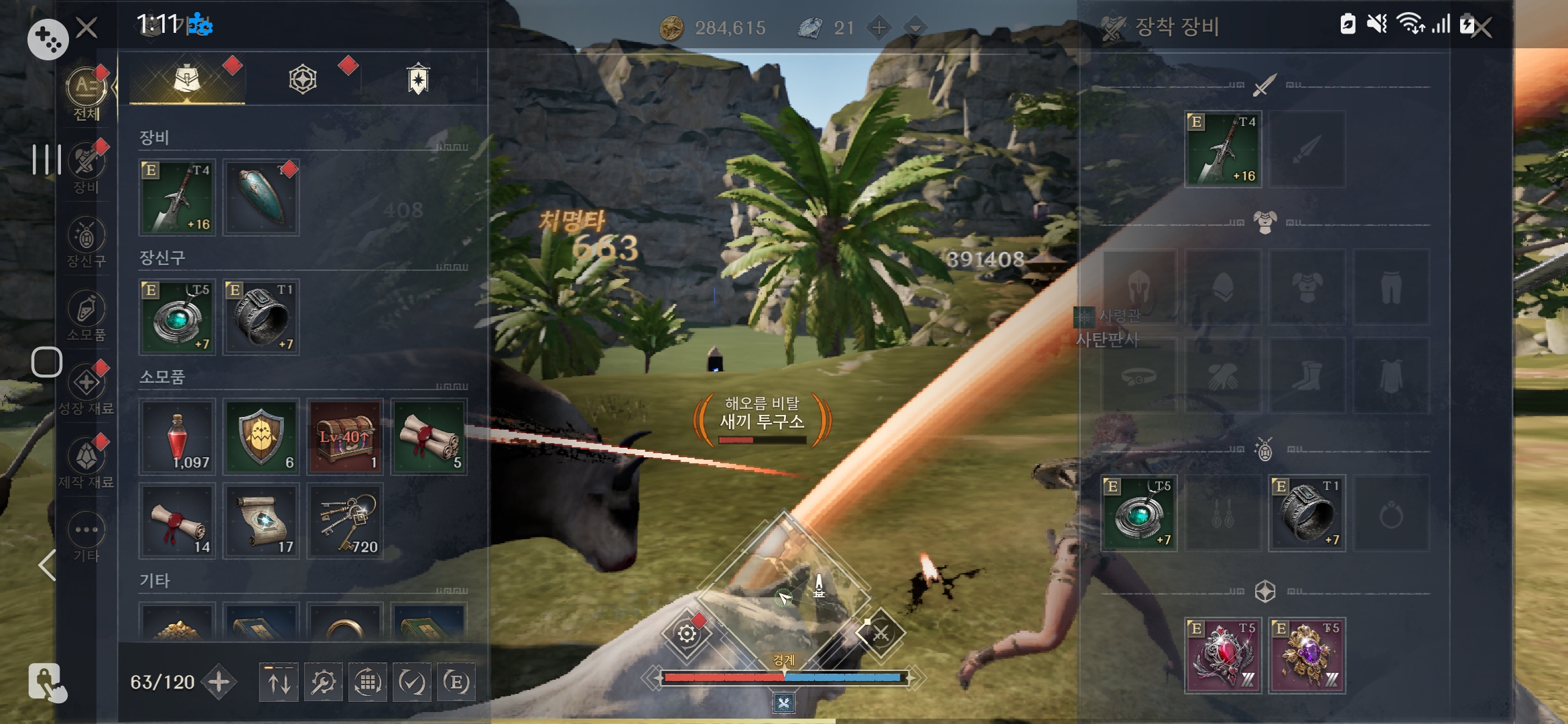
Task: Open the banner emblem tab
Action: 418,79
